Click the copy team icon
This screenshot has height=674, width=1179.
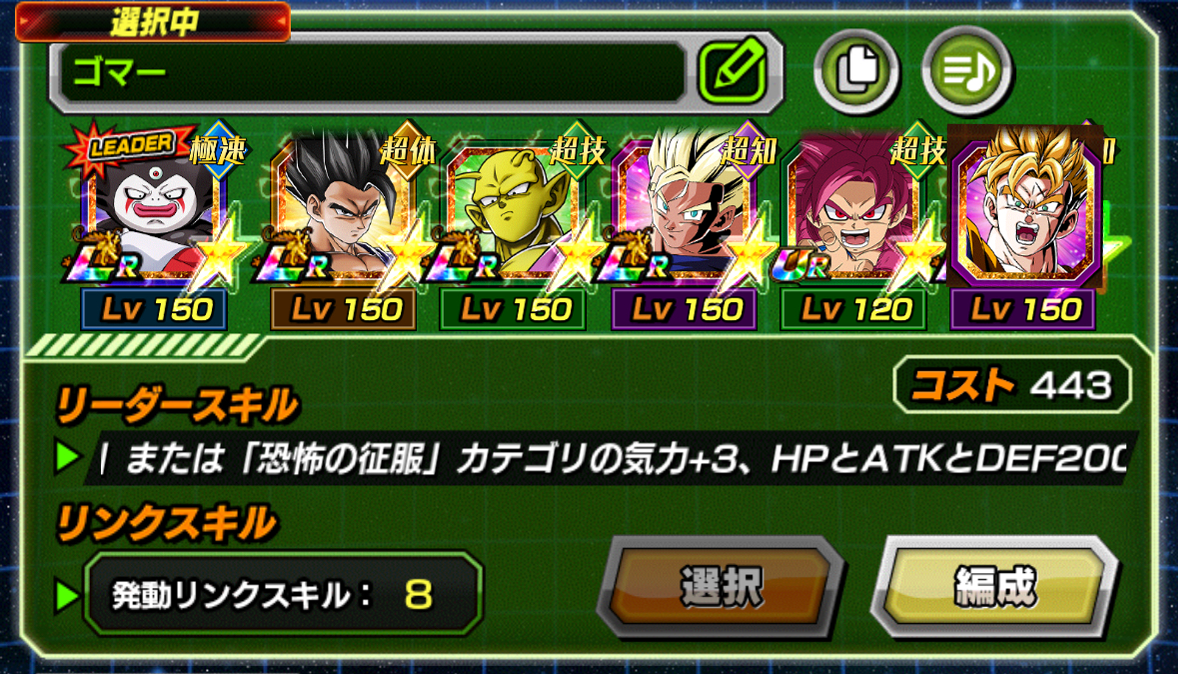858,69
